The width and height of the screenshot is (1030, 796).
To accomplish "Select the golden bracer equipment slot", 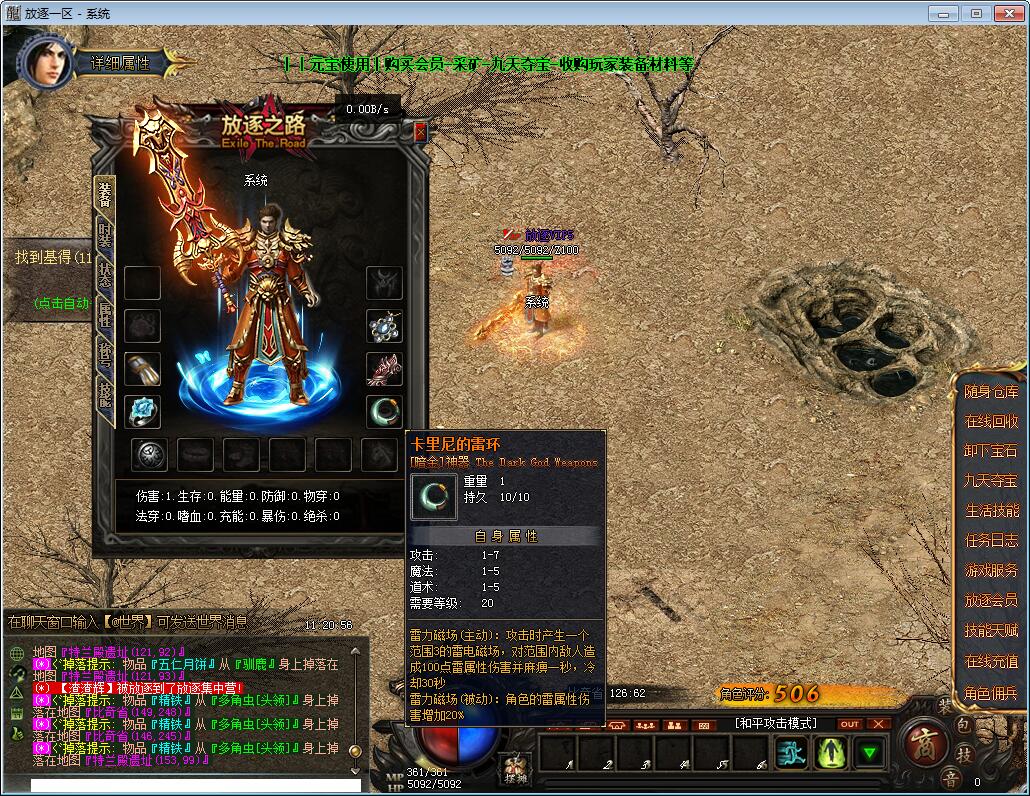I will 142,368.
